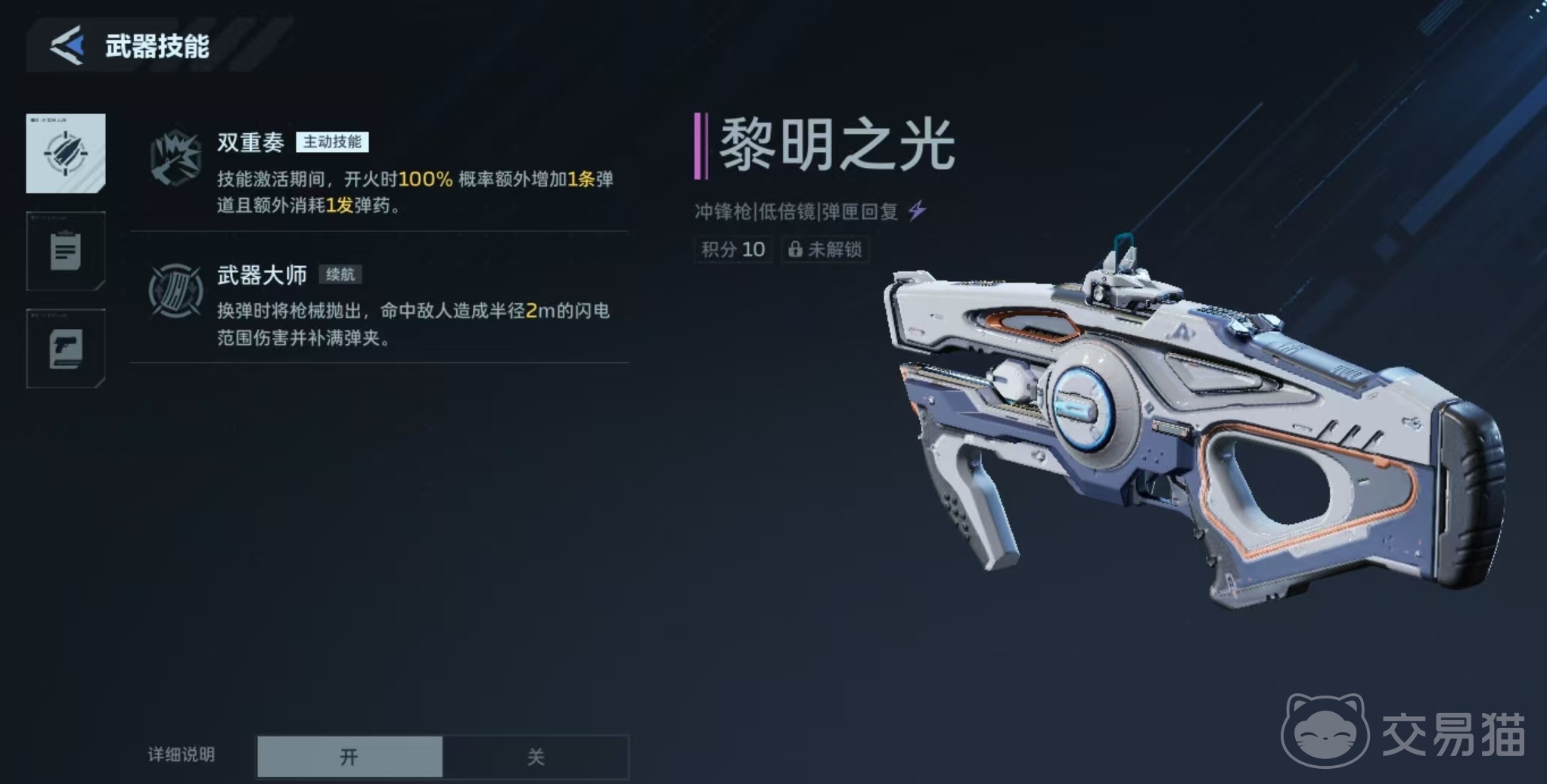1547x784 pixels.
Task: Open the clipboard document tab
Action: tap(66, 251)
